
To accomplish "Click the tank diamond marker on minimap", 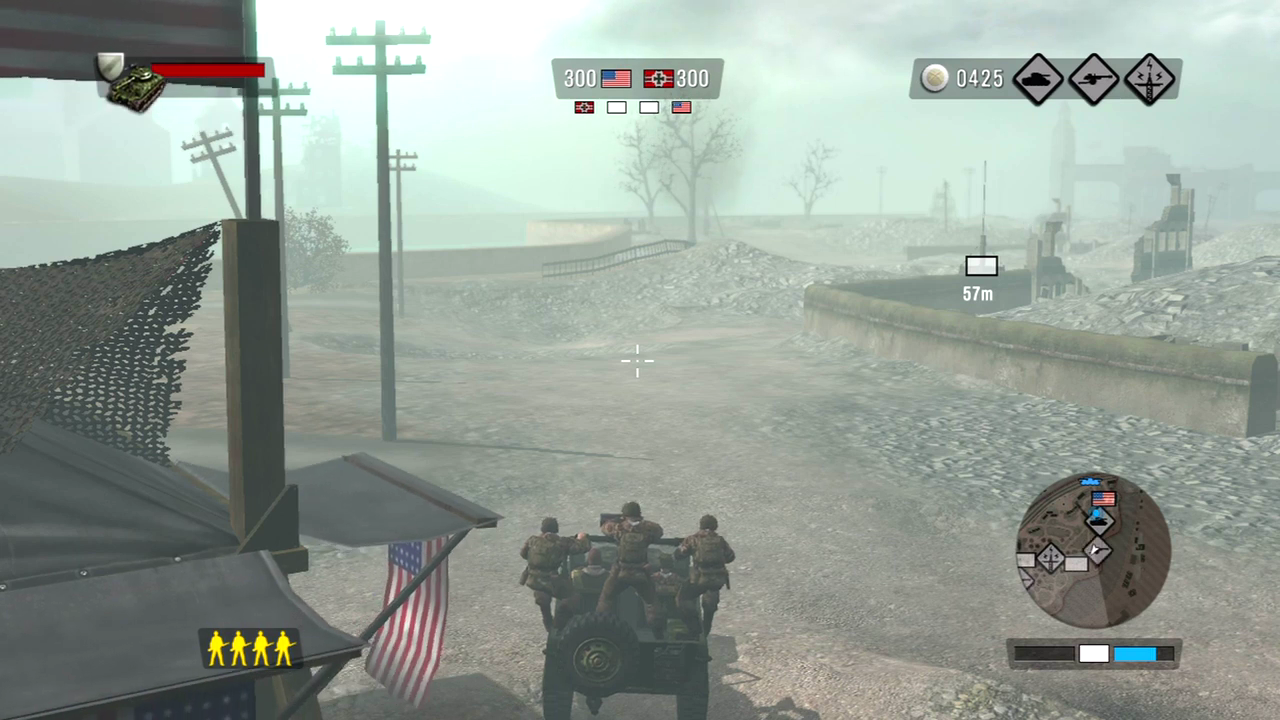I will (1100, 520).
